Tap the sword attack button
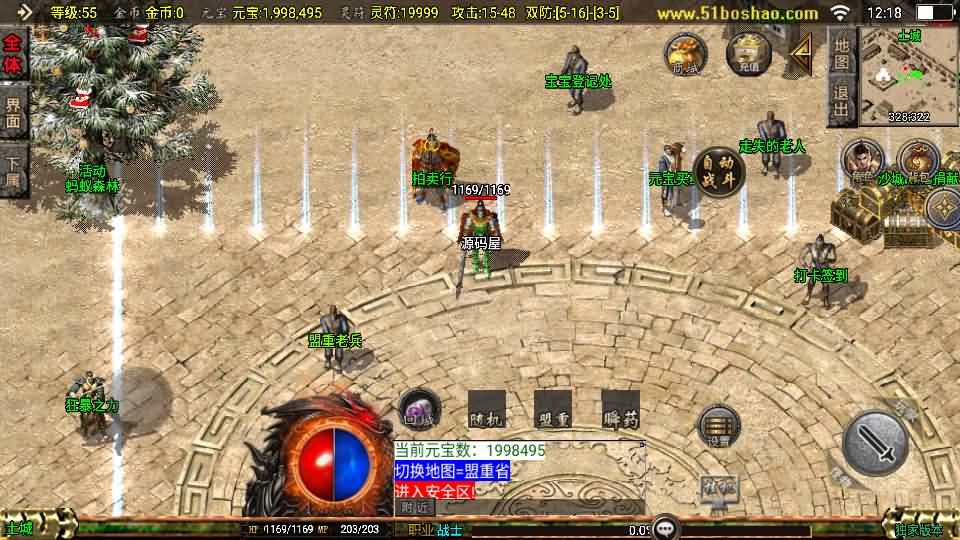 pyautogui.click(x=876, y=443)
